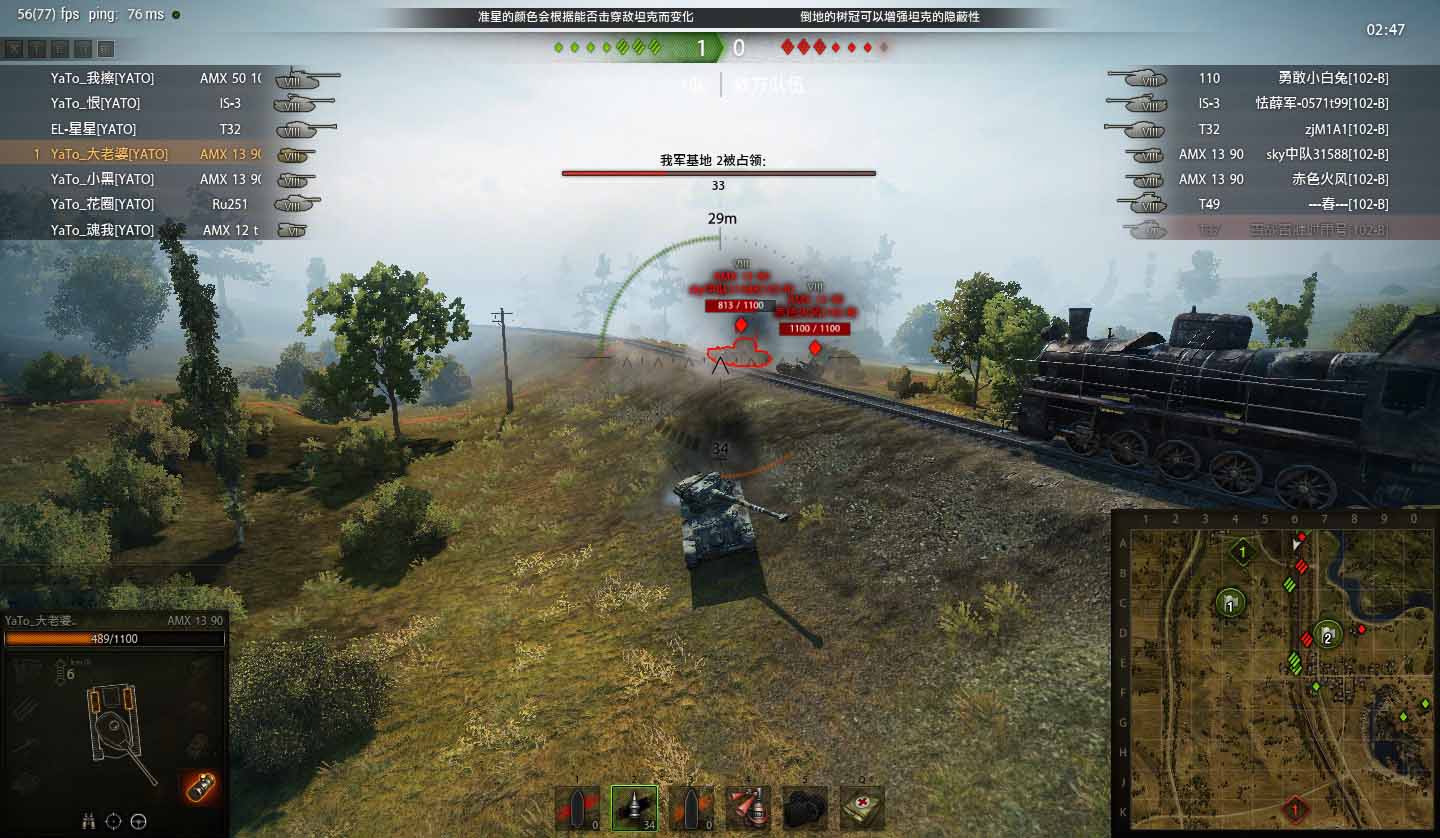Click the steering wheel driver icon
The height and width of the screenshot is (838, 1440).
(x=139, y=821)
